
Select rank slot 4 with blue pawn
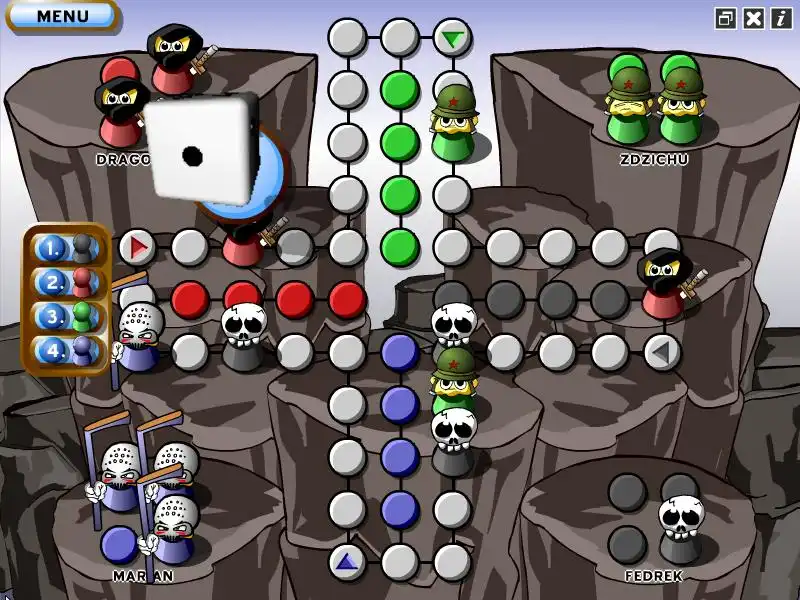tap(66, 351)
